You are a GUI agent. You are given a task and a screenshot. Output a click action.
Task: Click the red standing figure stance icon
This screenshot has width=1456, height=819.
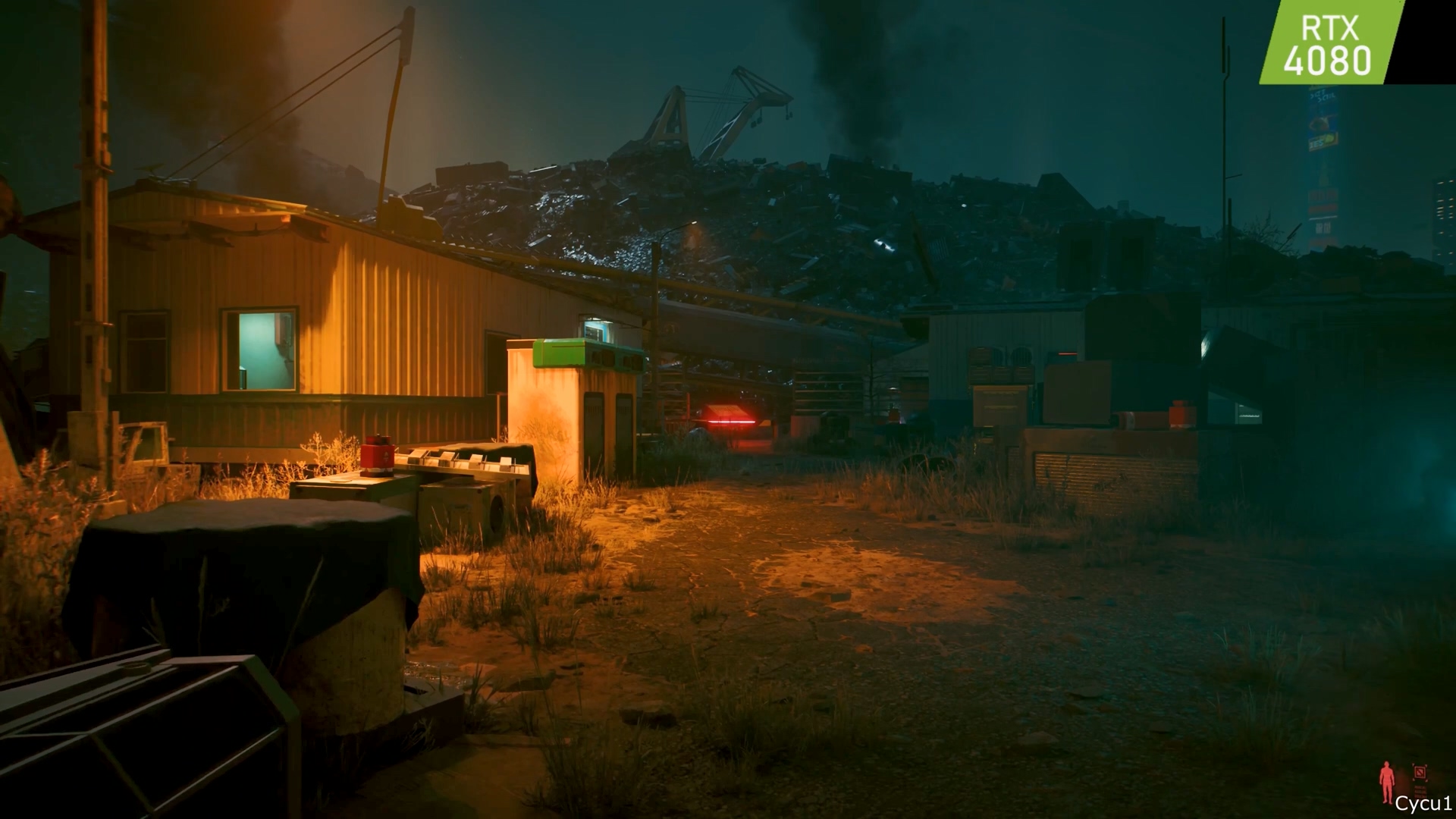tap(1387, 782)
